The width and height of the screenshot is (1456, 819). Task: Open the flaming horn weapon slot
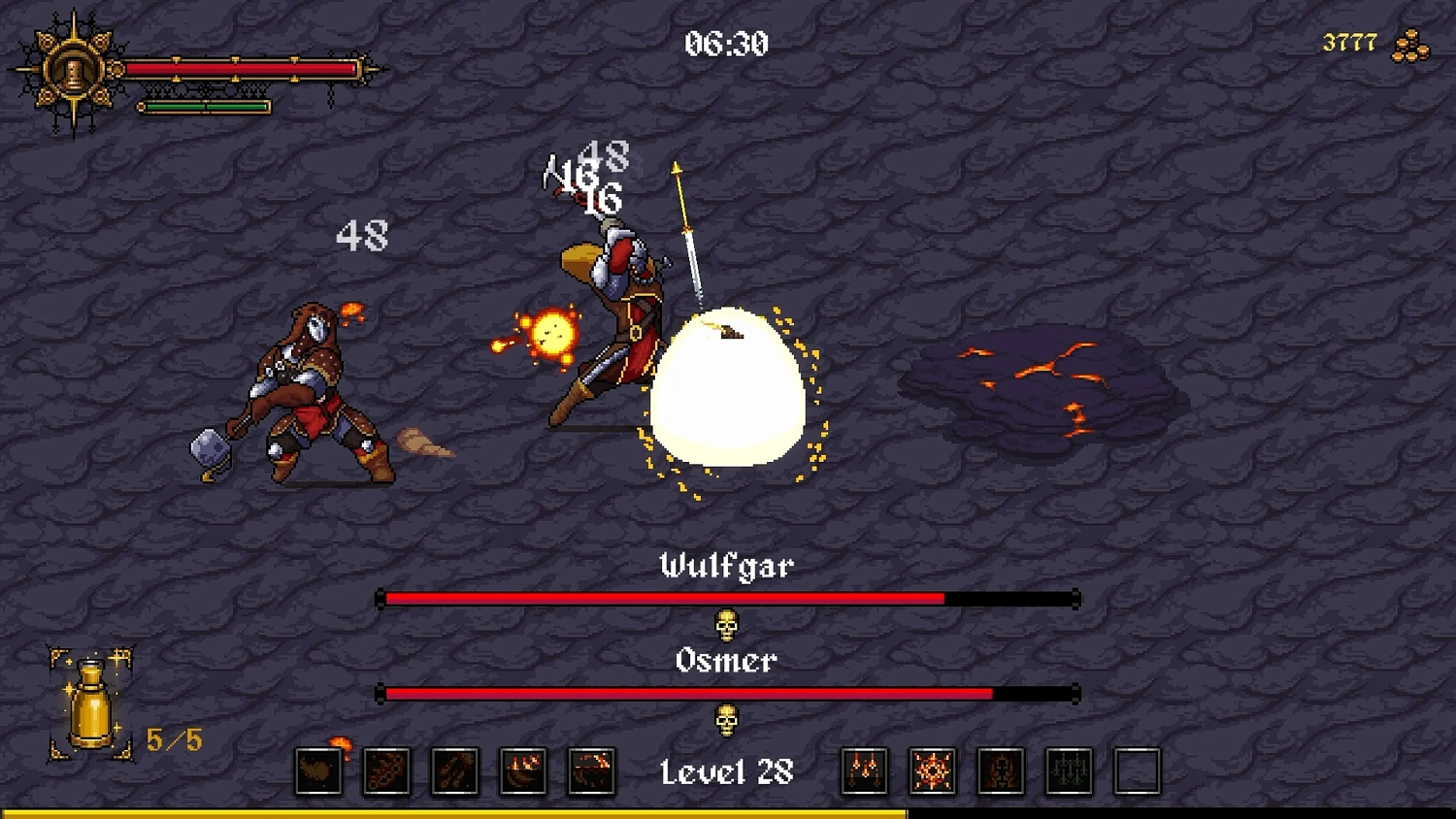(x=318, y=770)
